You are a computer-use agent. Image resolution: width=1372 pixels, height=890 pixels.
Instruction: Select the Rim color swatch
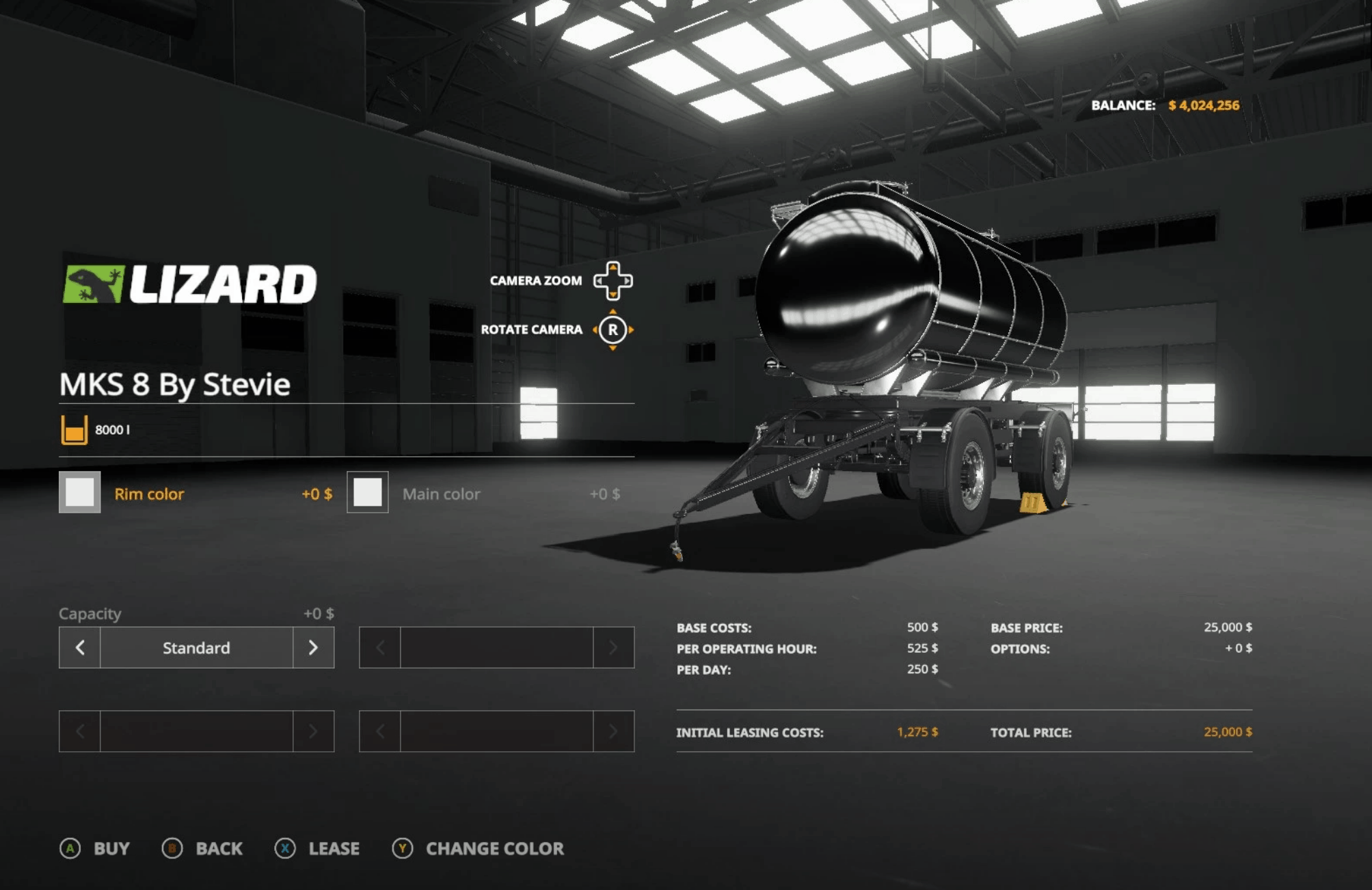pyautogui.click(x=79, y=492)
